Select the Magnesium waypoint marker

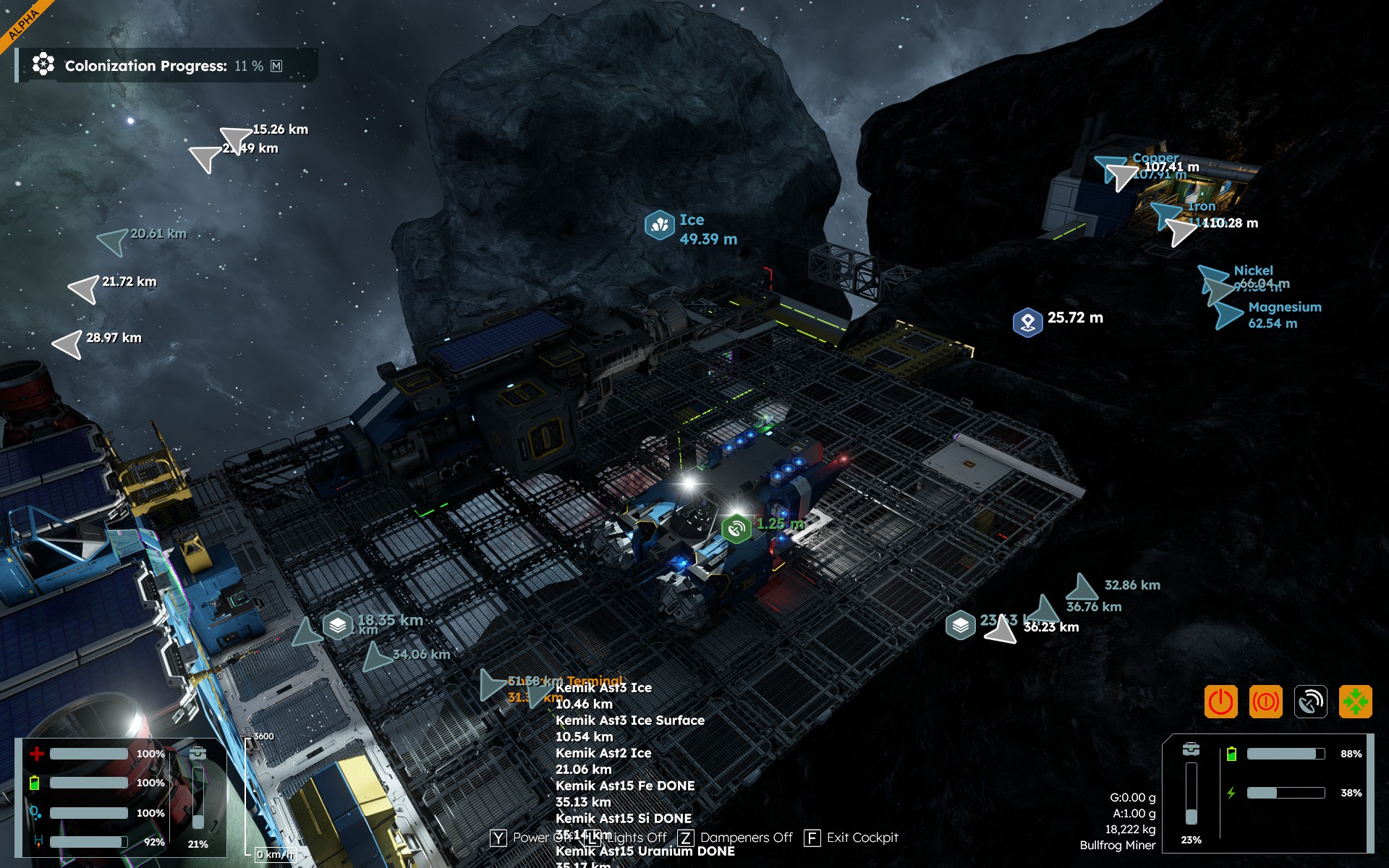1228,316
